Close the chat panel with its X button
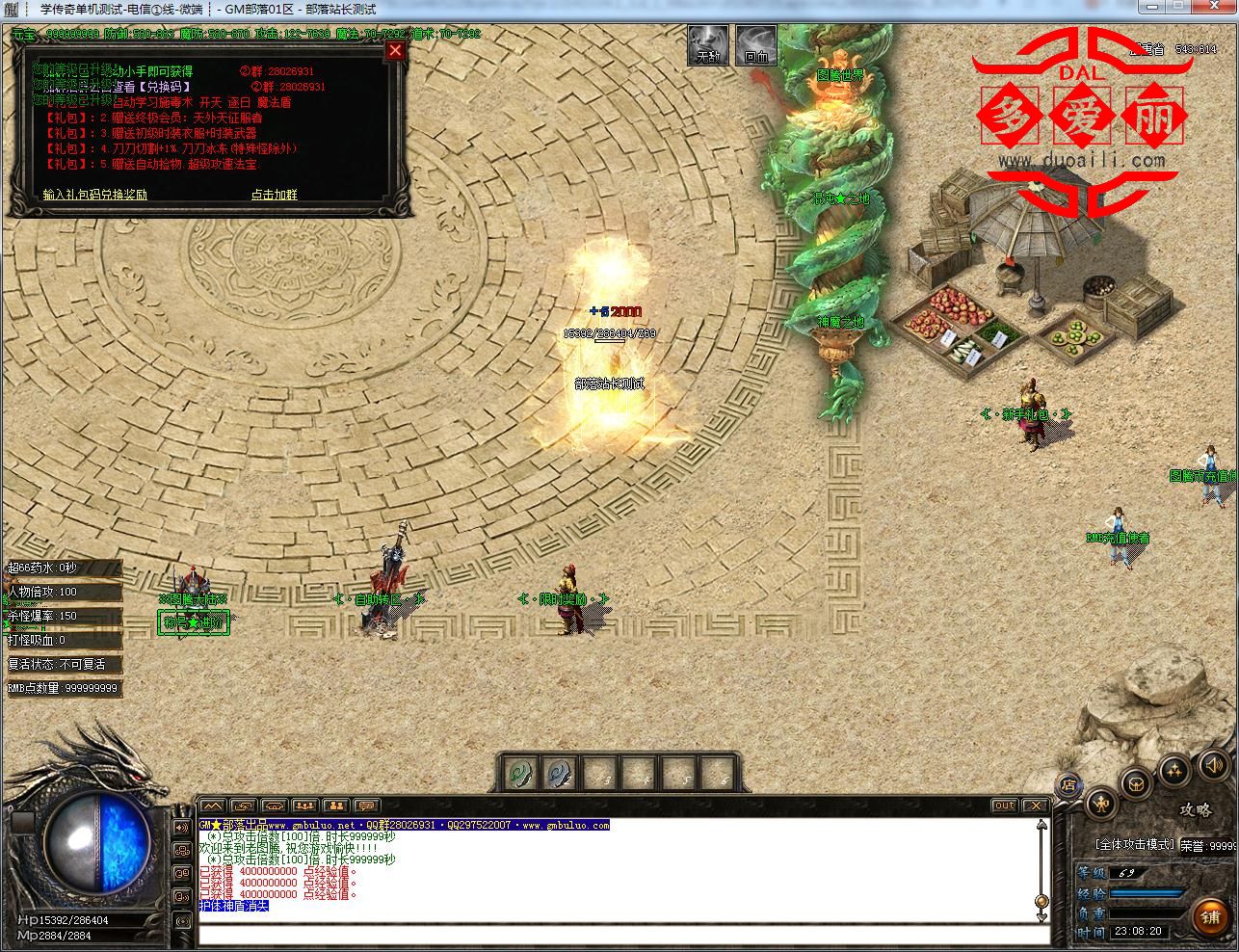Screen dimensions: 1239x952 tap(1036, 806)
